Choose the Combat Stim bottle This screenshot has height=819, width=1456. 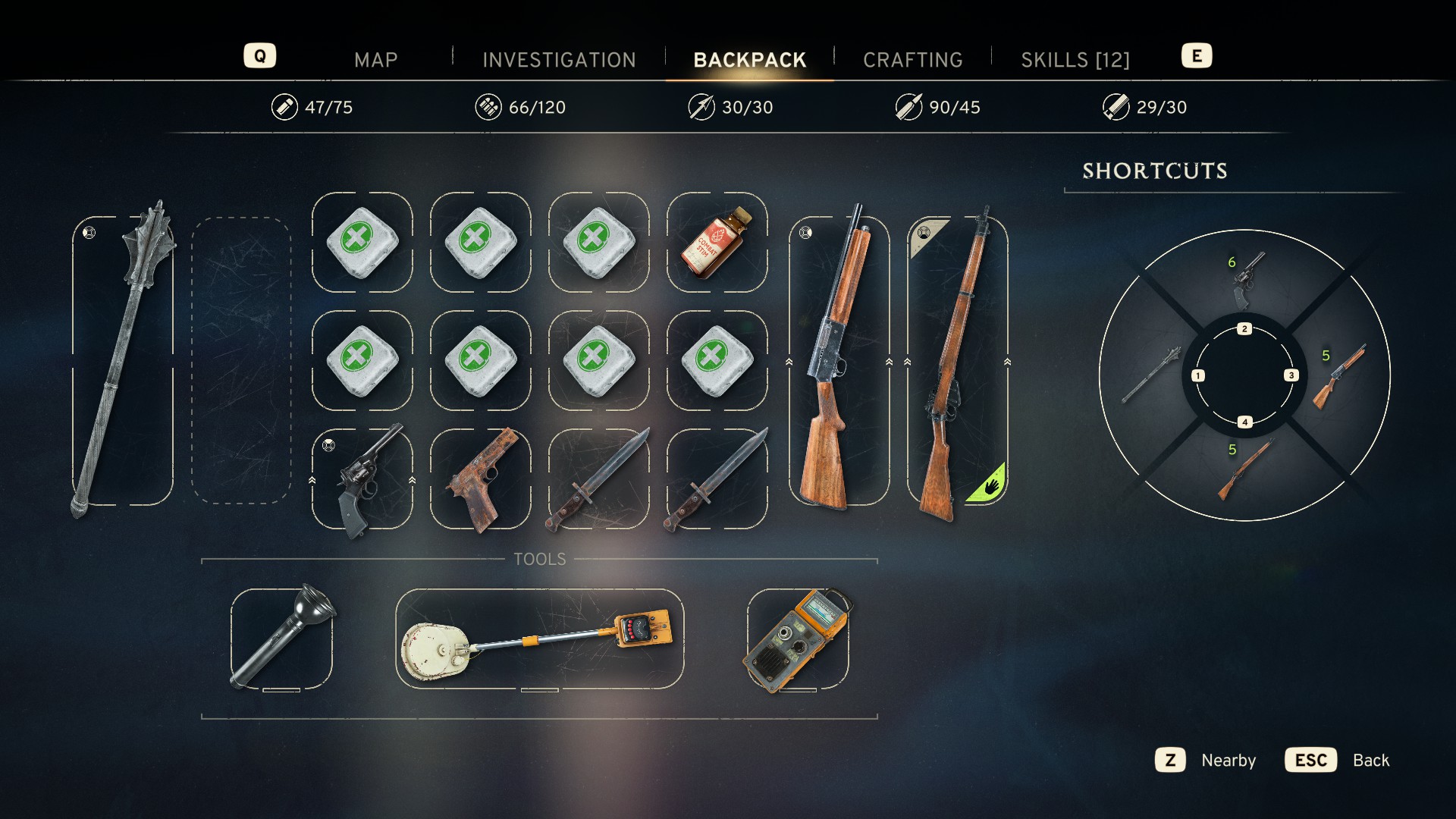pyautogui.click(x=717, y=242)
